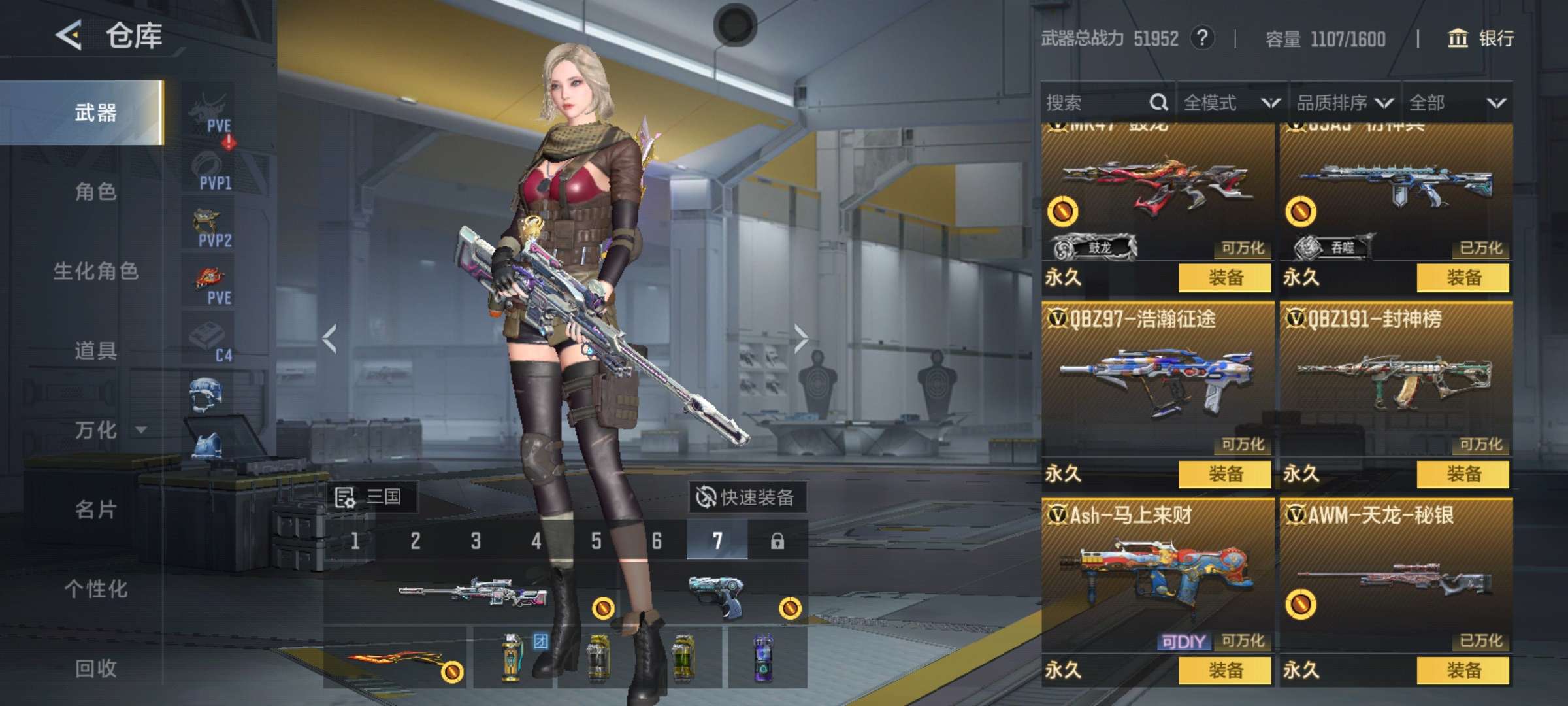Open the 名片 name card tab
This screenshot has height=706, width=1568.
95,509
